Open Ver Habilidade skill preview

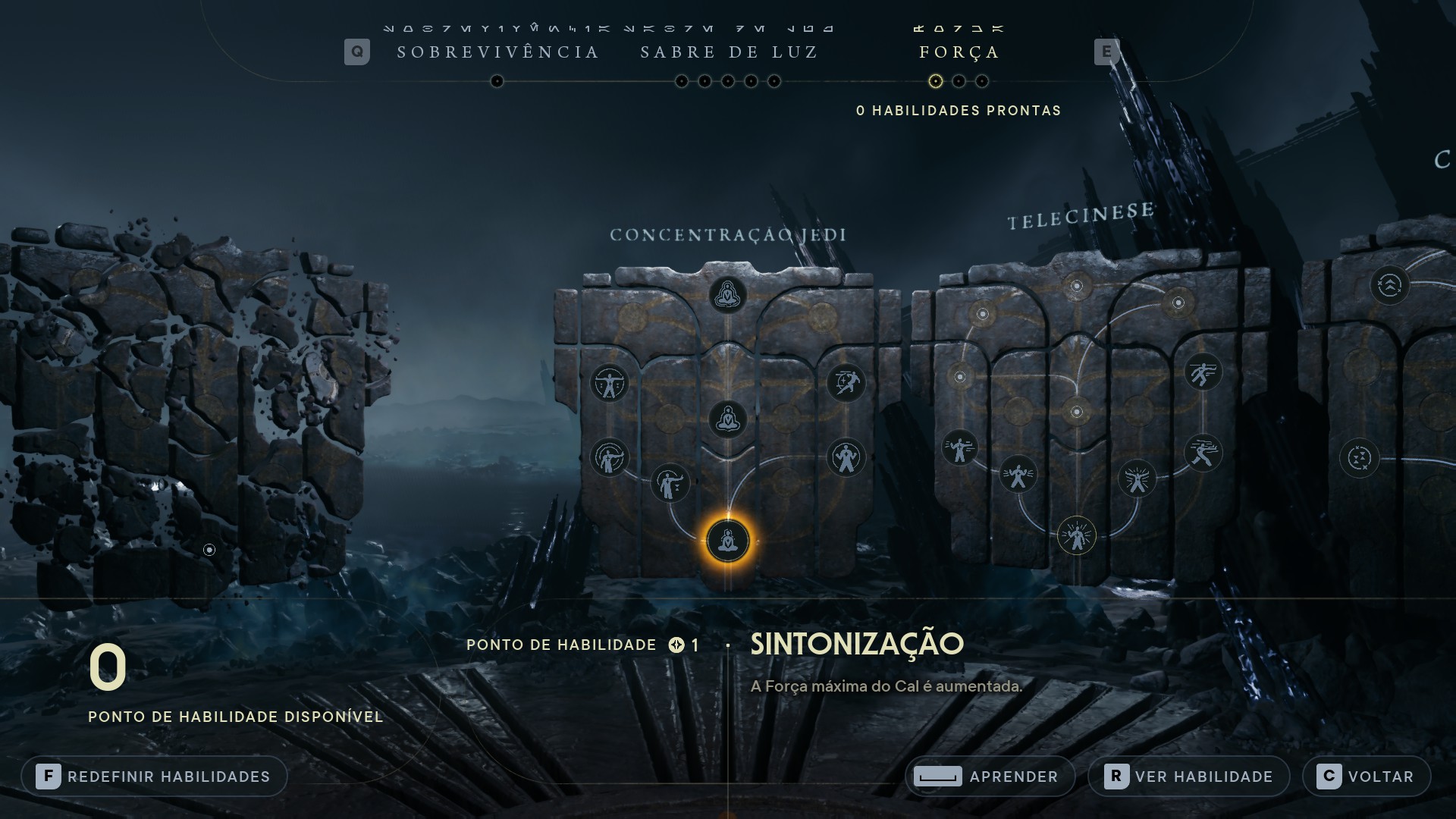point(1188,777)
